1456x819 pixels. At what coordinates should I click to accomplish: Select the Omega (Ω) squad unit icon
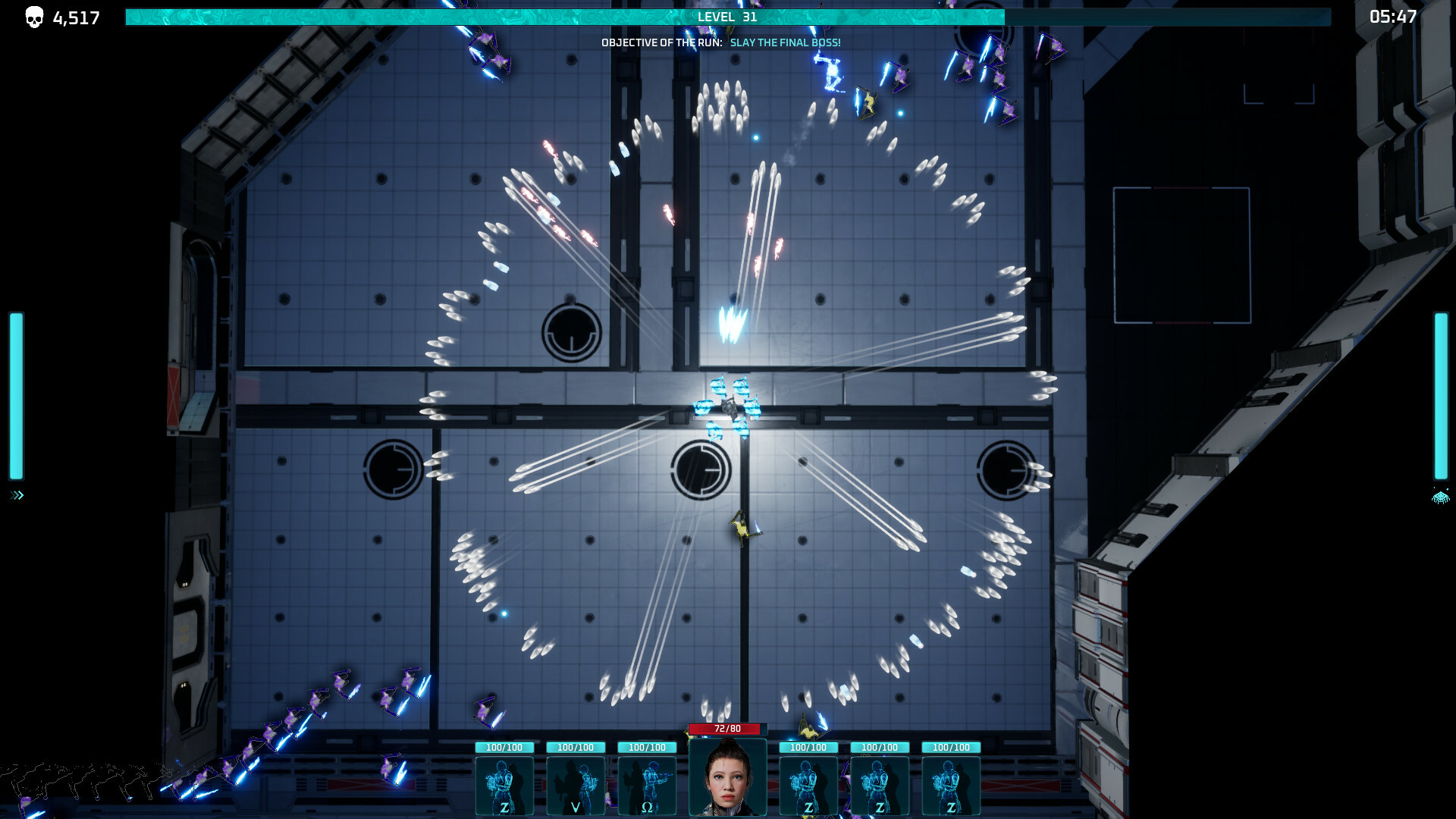[x=647, y=785]
